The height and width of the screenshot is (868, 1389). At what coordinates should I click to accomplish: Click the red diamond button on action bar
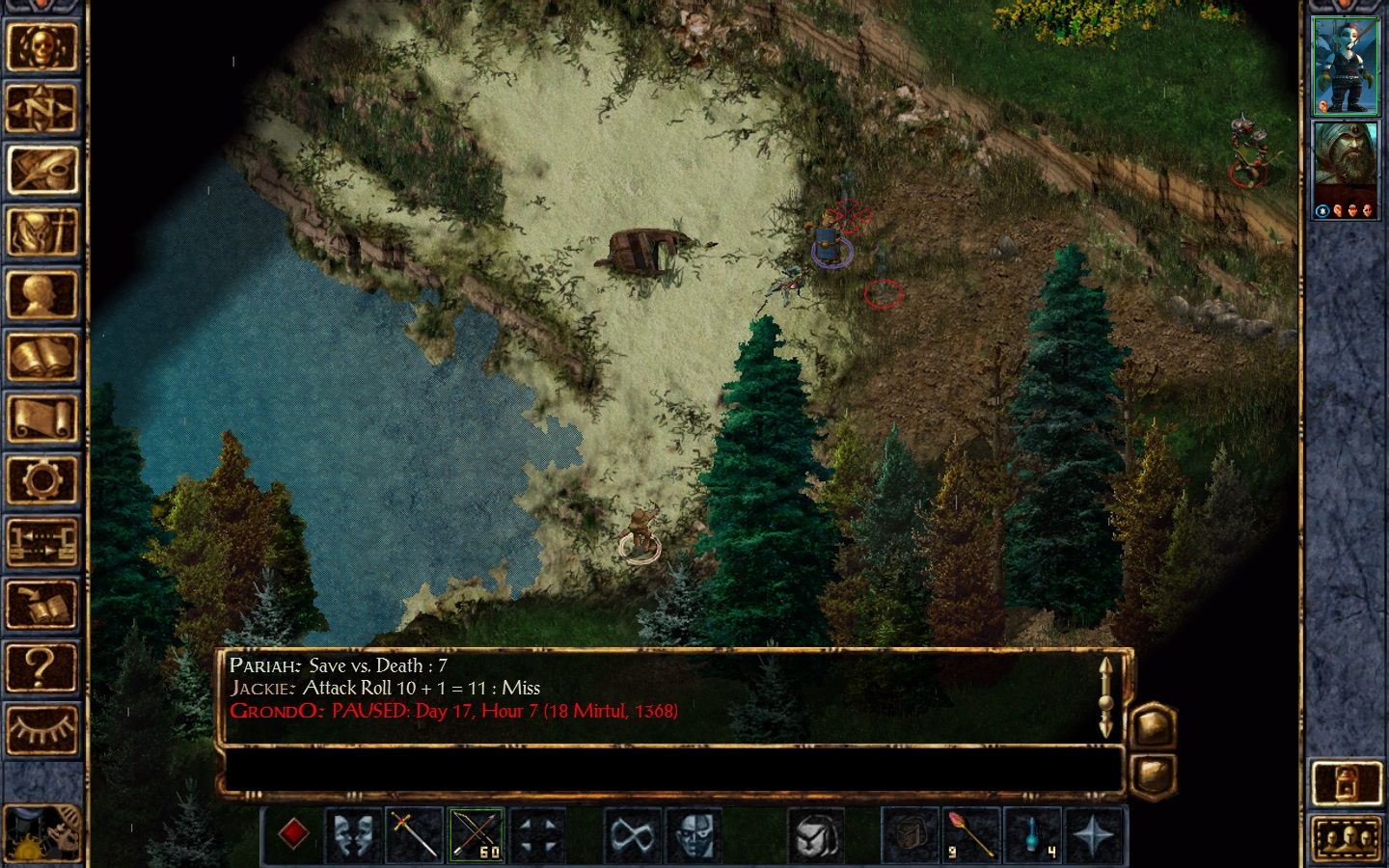tap(293, 834)
